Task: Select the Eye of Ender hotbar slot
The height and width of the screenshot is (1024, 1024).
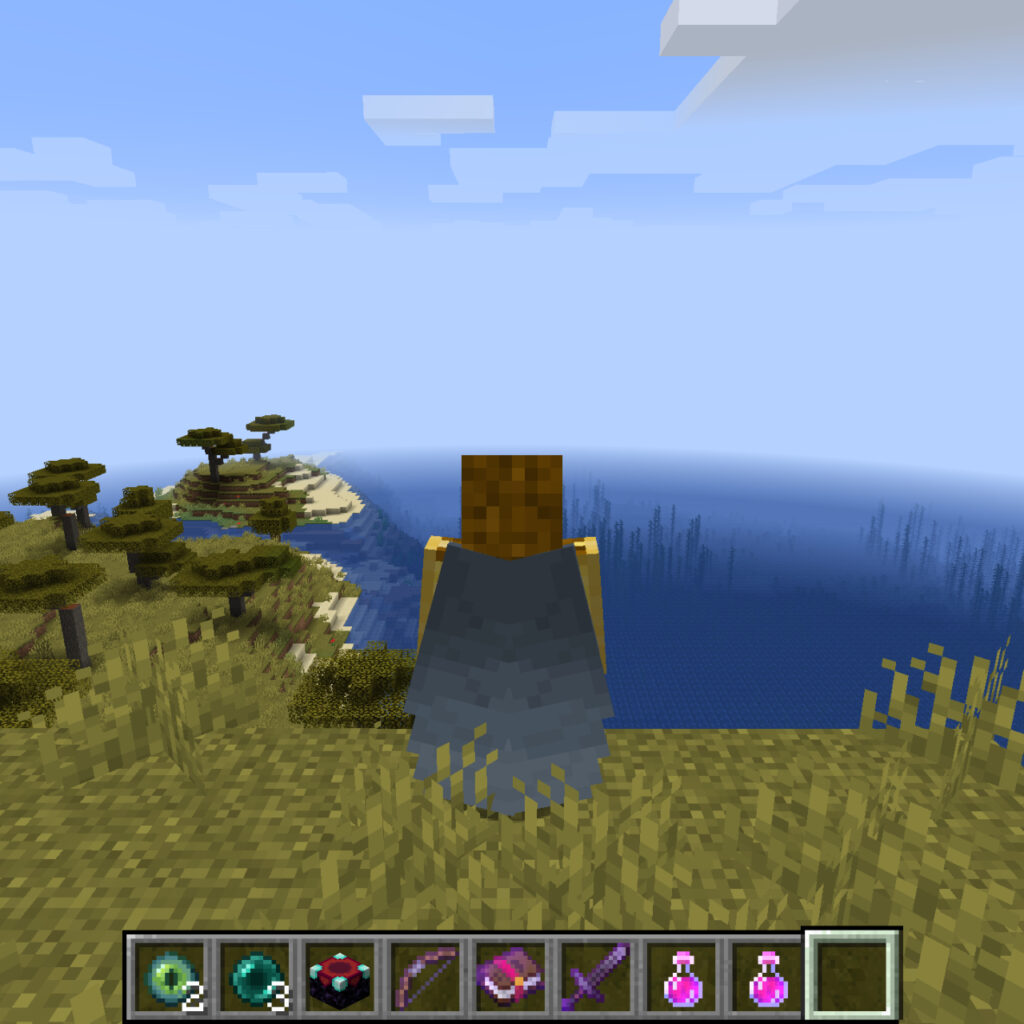Action: coord(167,976)
